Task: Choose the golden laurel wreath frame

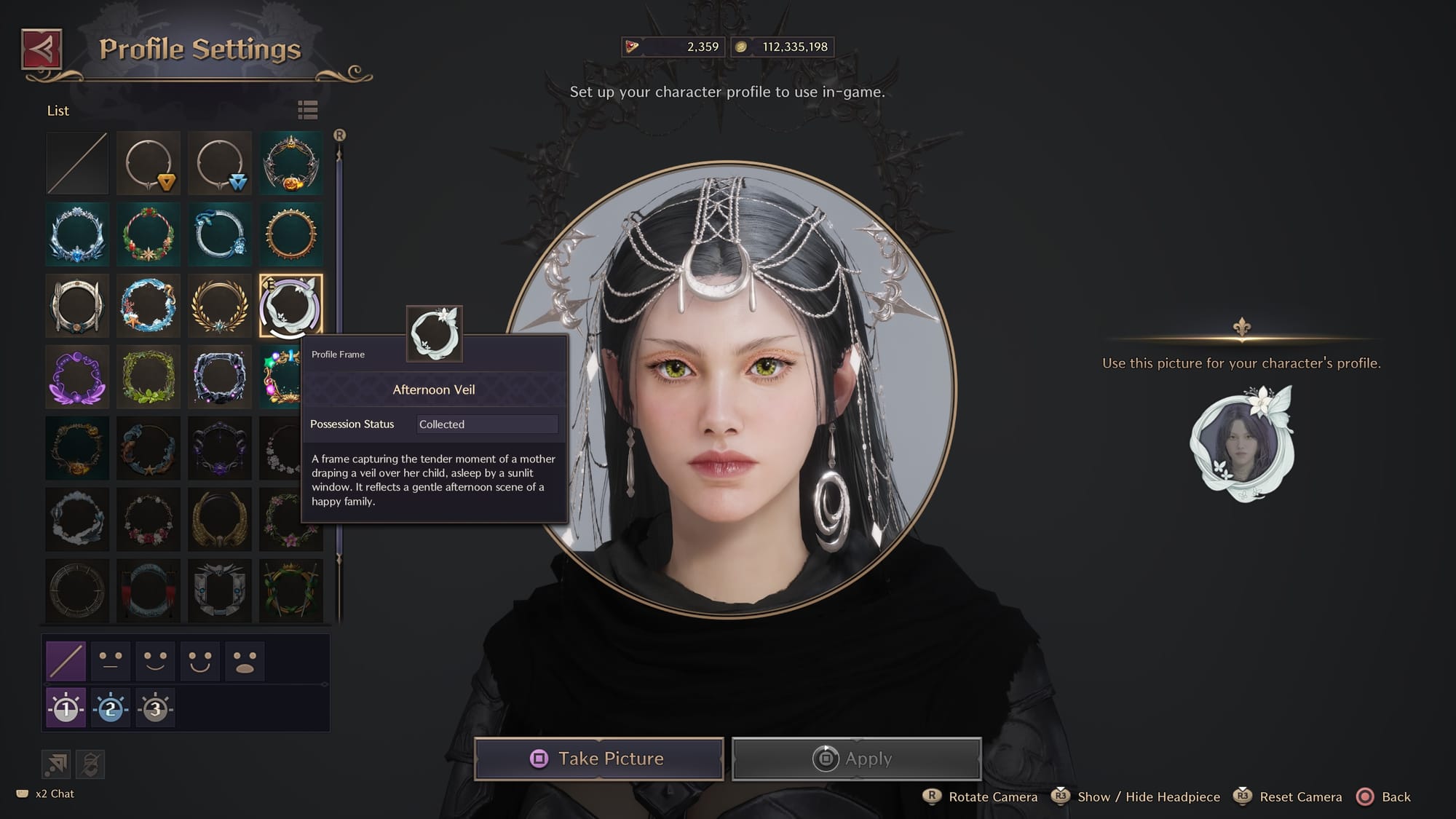Action: tap(220, 306)
